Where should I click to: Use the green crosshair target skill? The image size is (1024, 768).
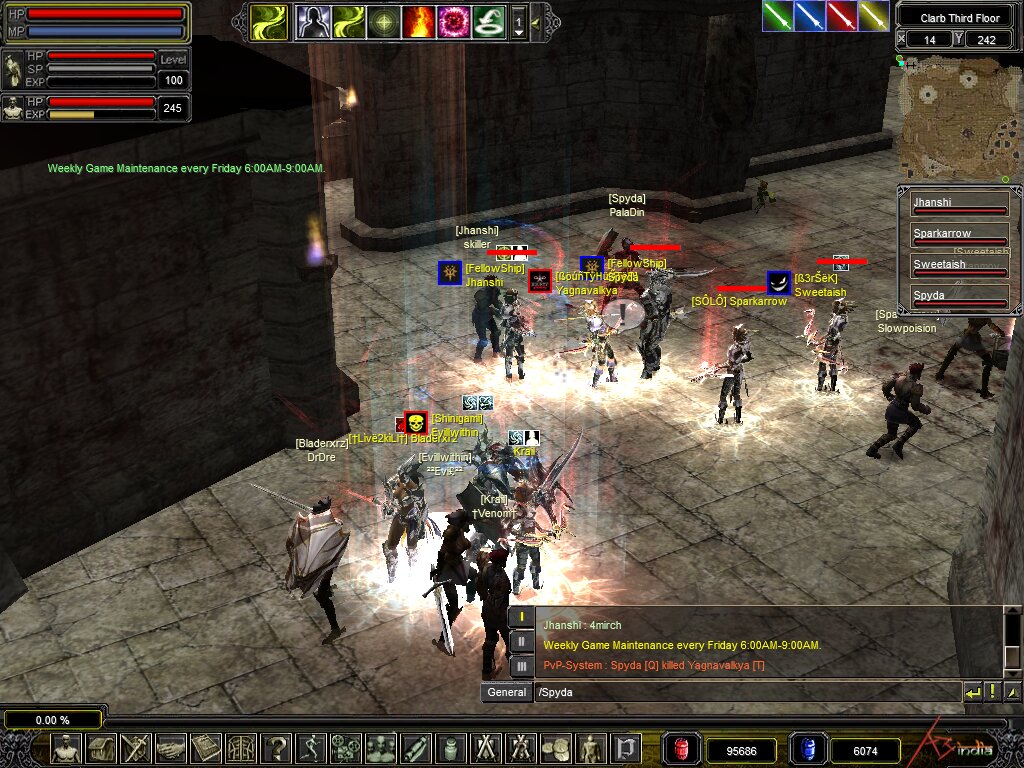click(x=383, y=21)
